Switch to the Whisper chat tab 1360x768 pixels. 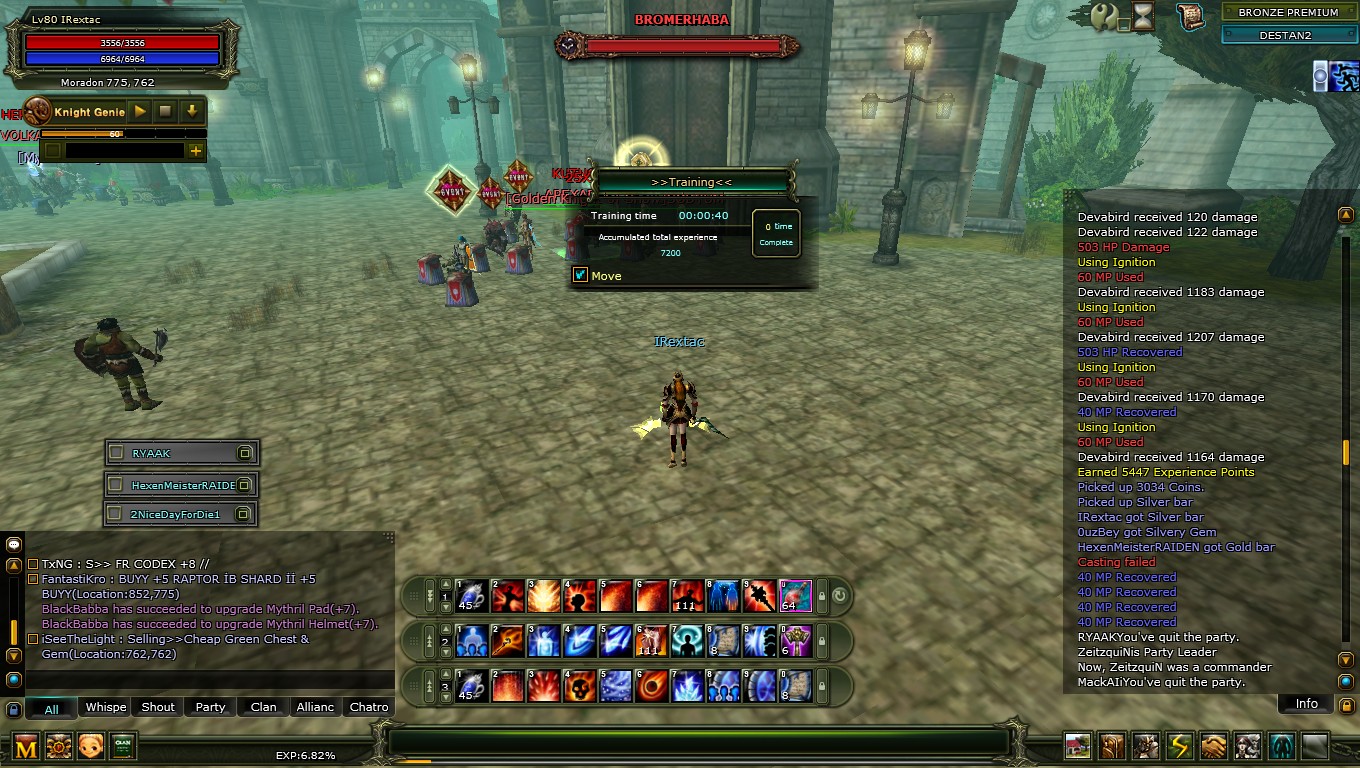[105, 707]
